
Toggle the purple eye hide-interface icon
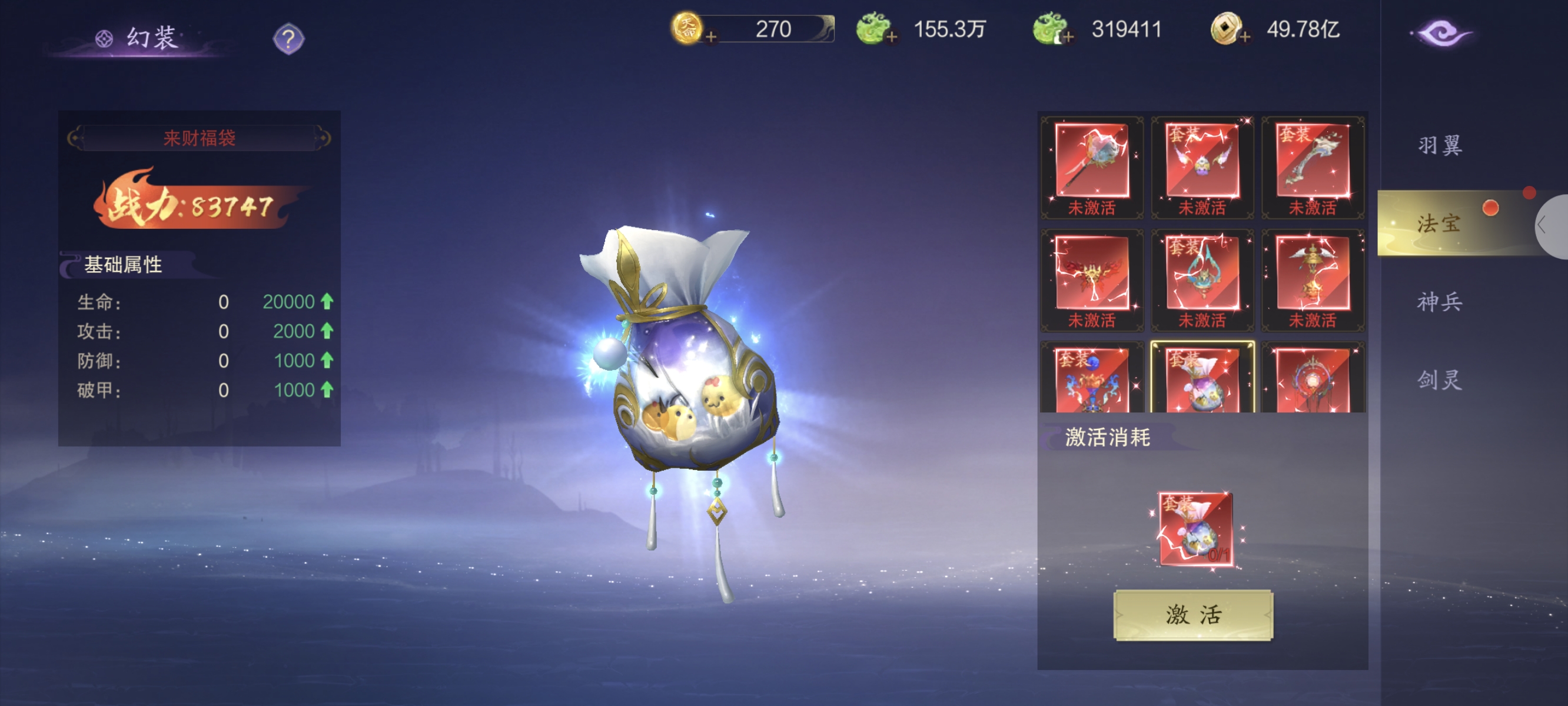tap(1441, 33)
